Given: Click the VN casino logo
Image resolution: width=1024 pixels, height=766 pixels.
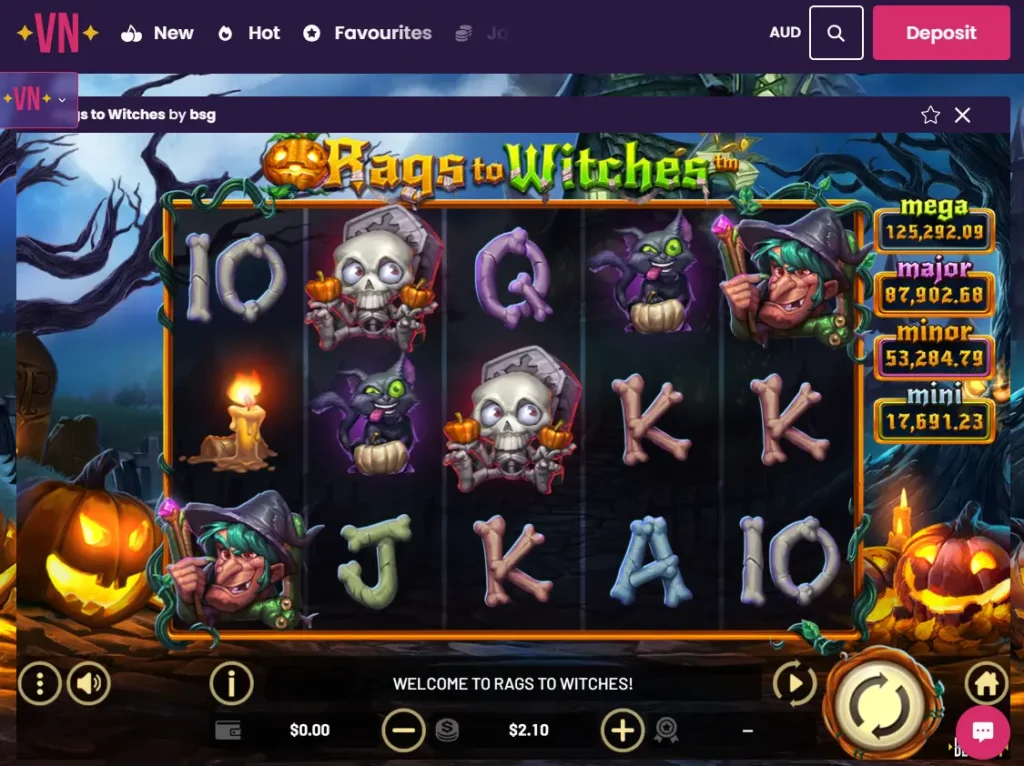Looking at the screenshot, I should click(x=57, y=33).
